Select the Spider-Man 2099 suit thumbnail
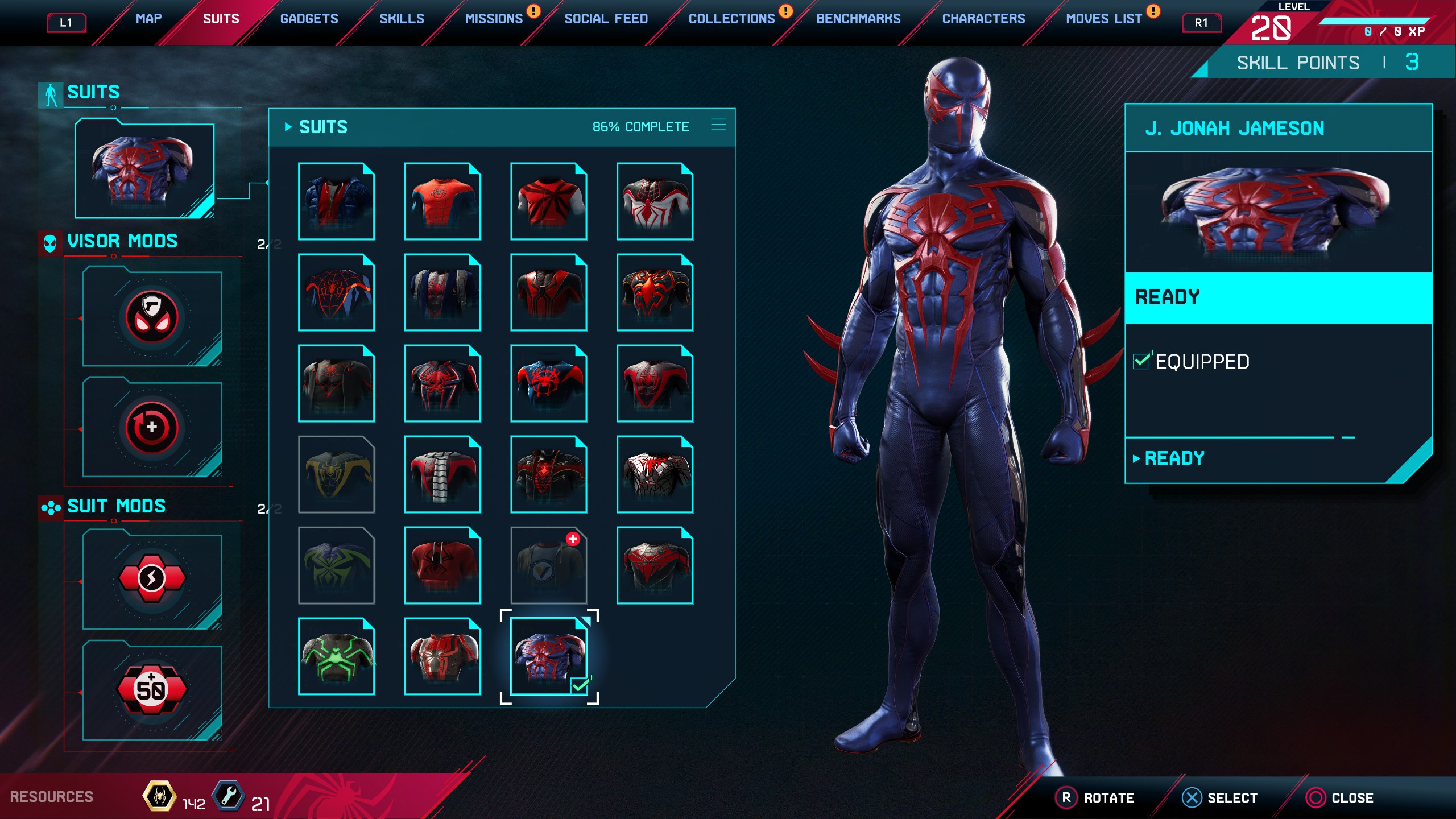The height and width of the screenshot is (819, 1456). (x=548, y=657)
